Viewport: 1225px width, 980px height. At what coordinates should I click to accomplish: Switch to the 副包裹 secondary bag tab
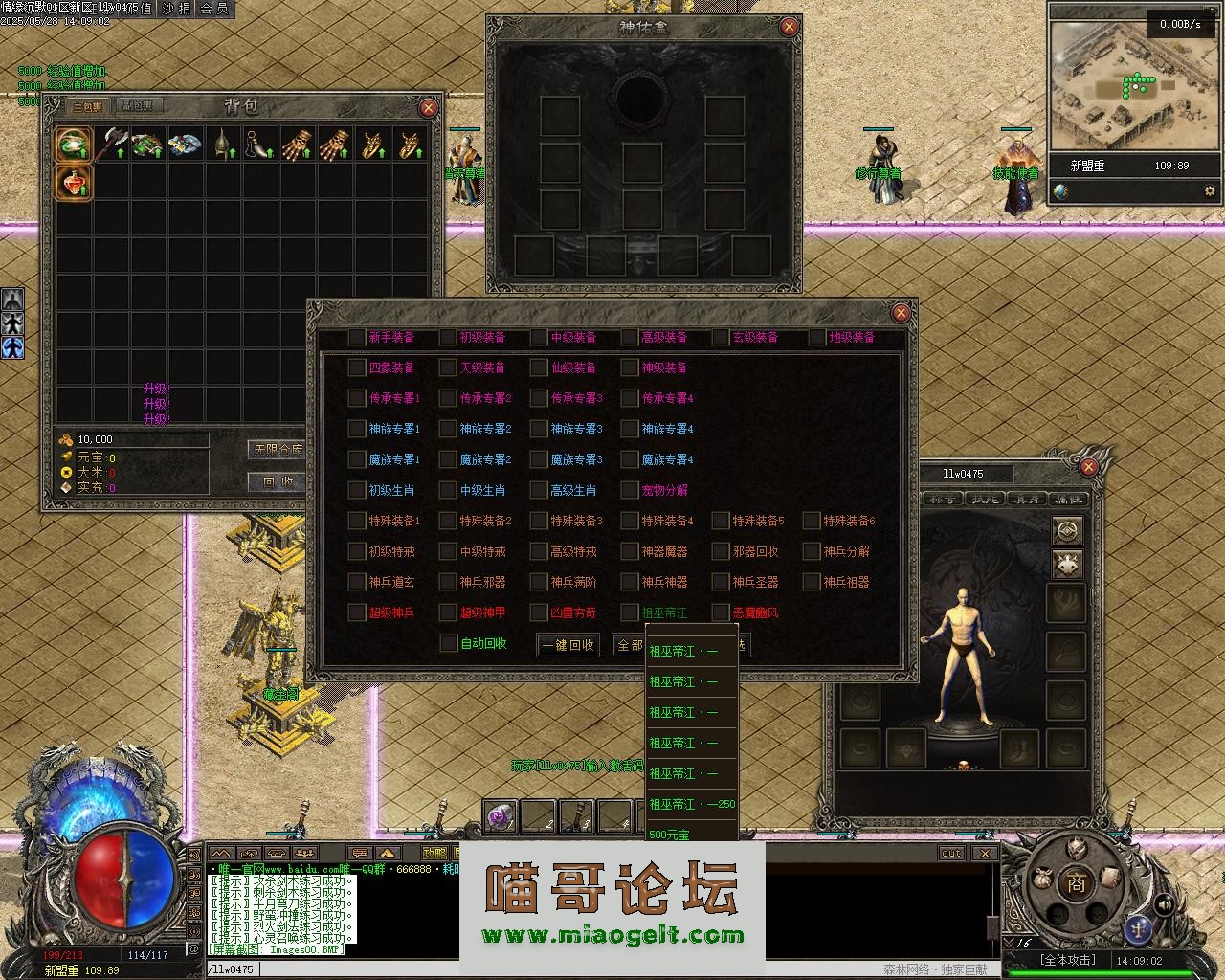click(137, 106)
